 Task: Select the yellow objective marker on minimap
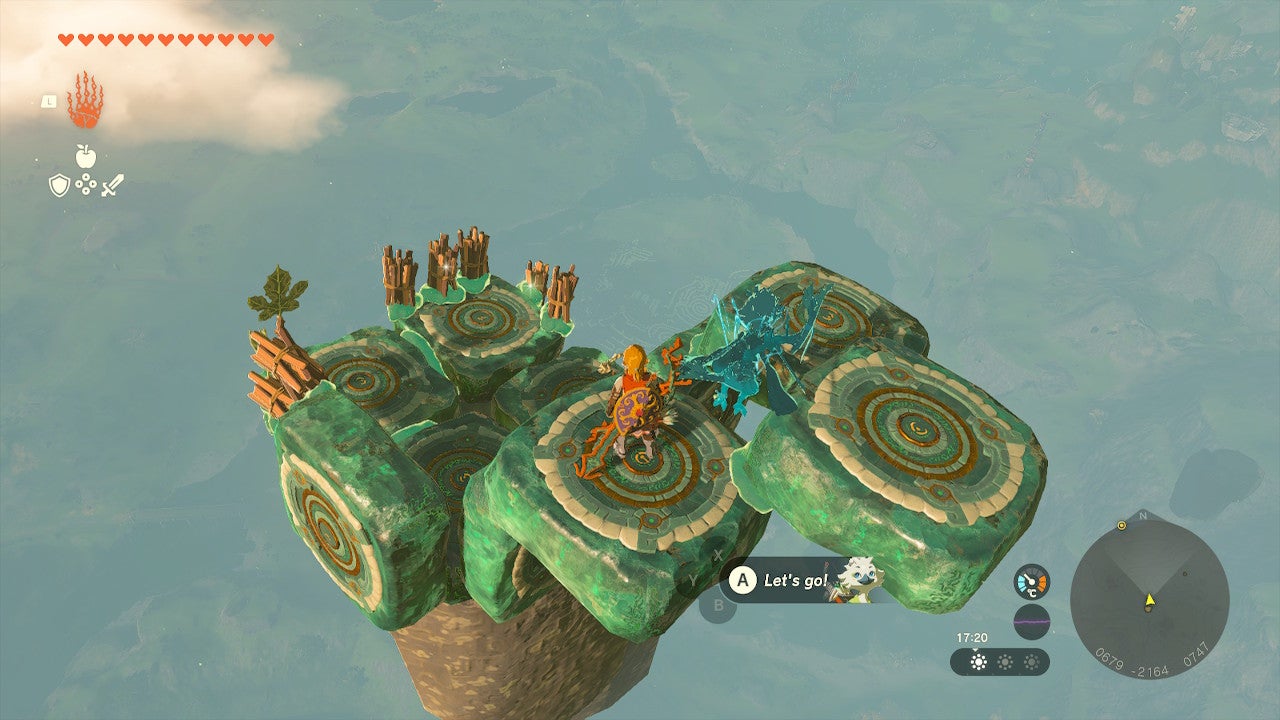pos(1121,525)
